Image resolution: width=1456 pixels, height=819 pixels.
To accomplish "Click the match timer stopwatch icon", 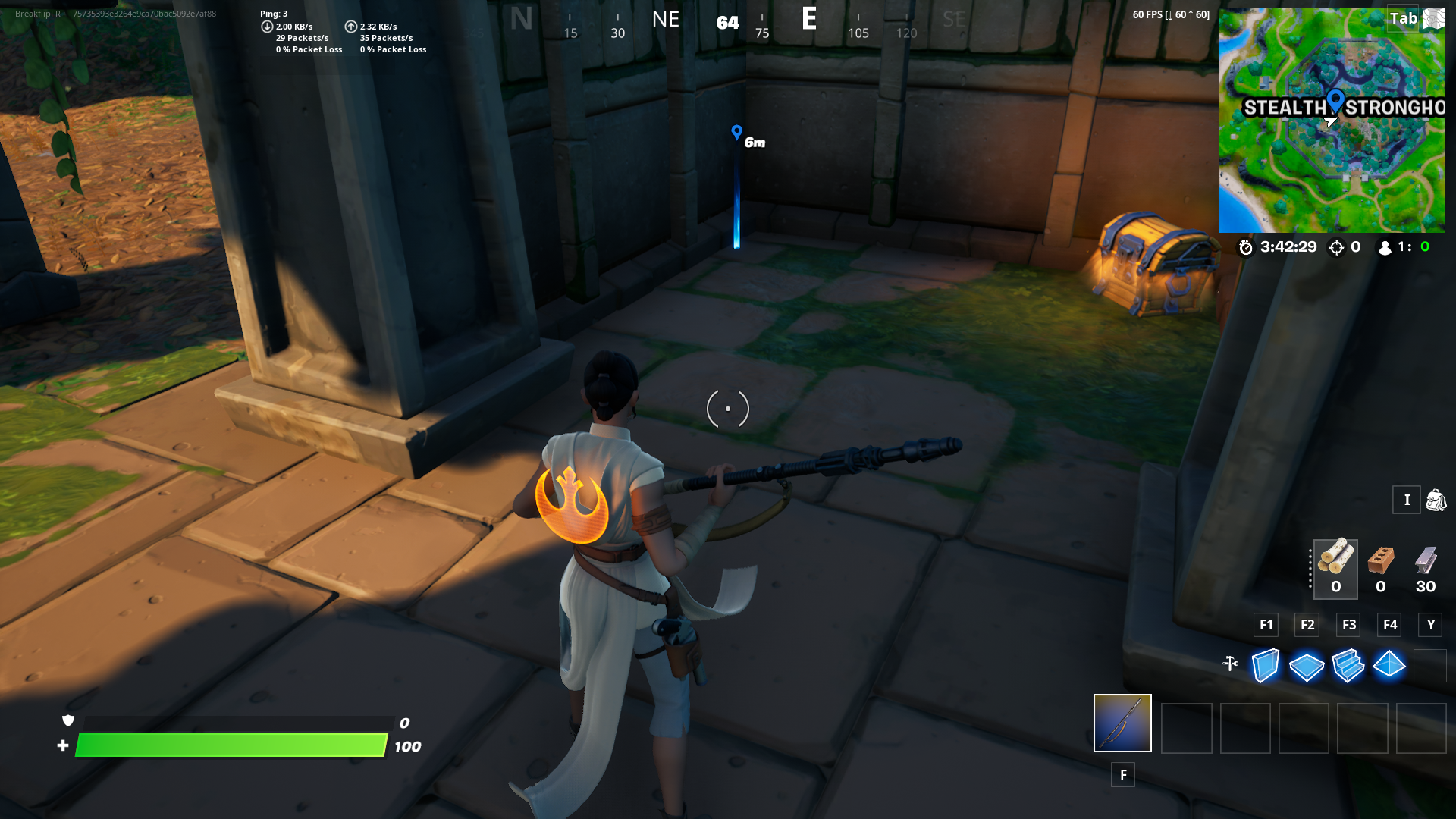I will click(x=1247, y=246).
